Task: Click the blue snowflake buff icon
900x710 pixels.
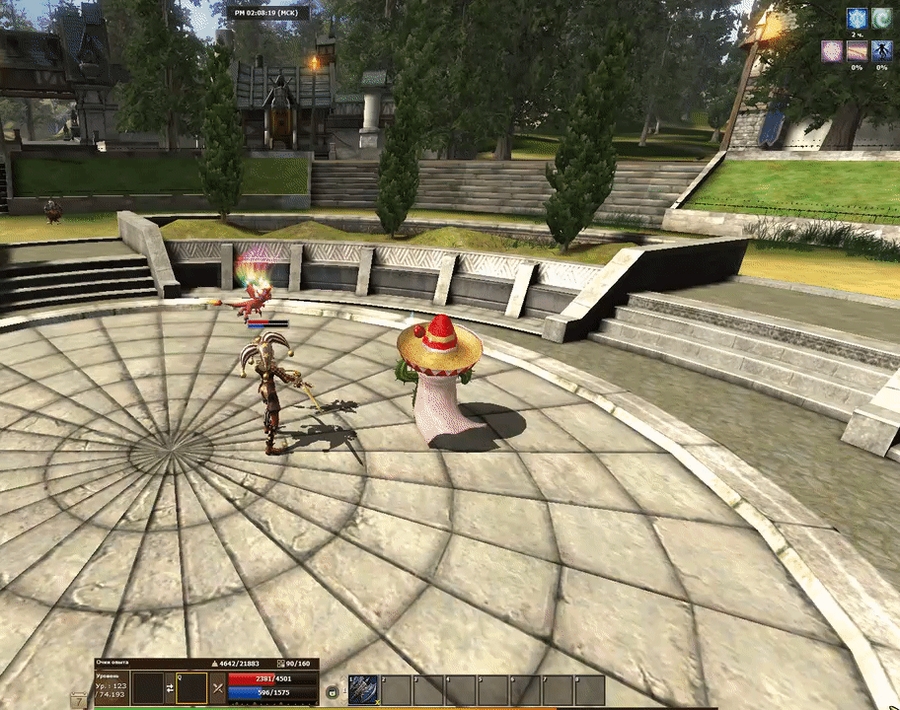Action: pyautogui.click(x=856, y=18)
